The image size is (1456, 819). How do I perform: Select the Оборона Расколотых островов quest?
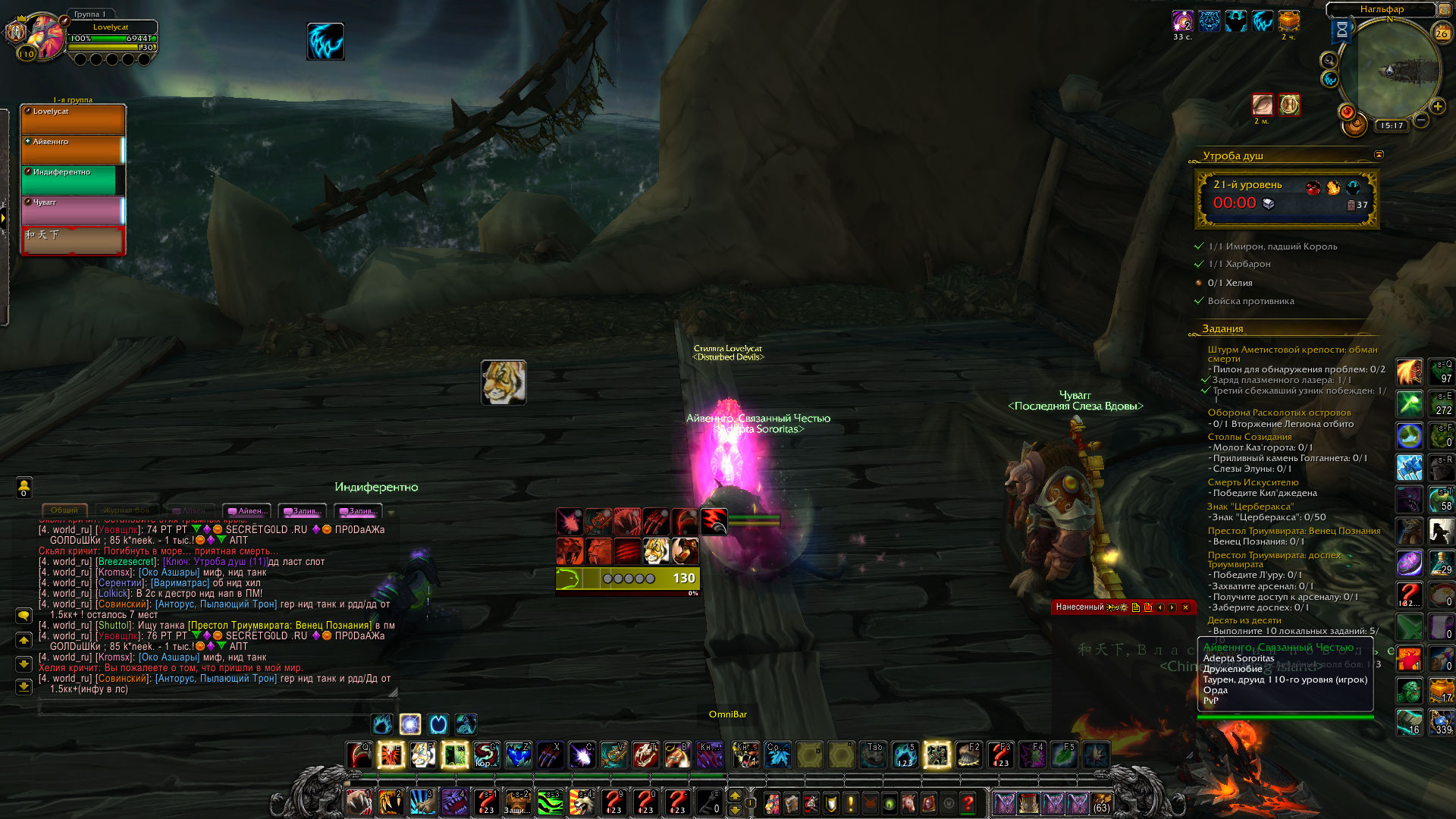click(1279, 413)
